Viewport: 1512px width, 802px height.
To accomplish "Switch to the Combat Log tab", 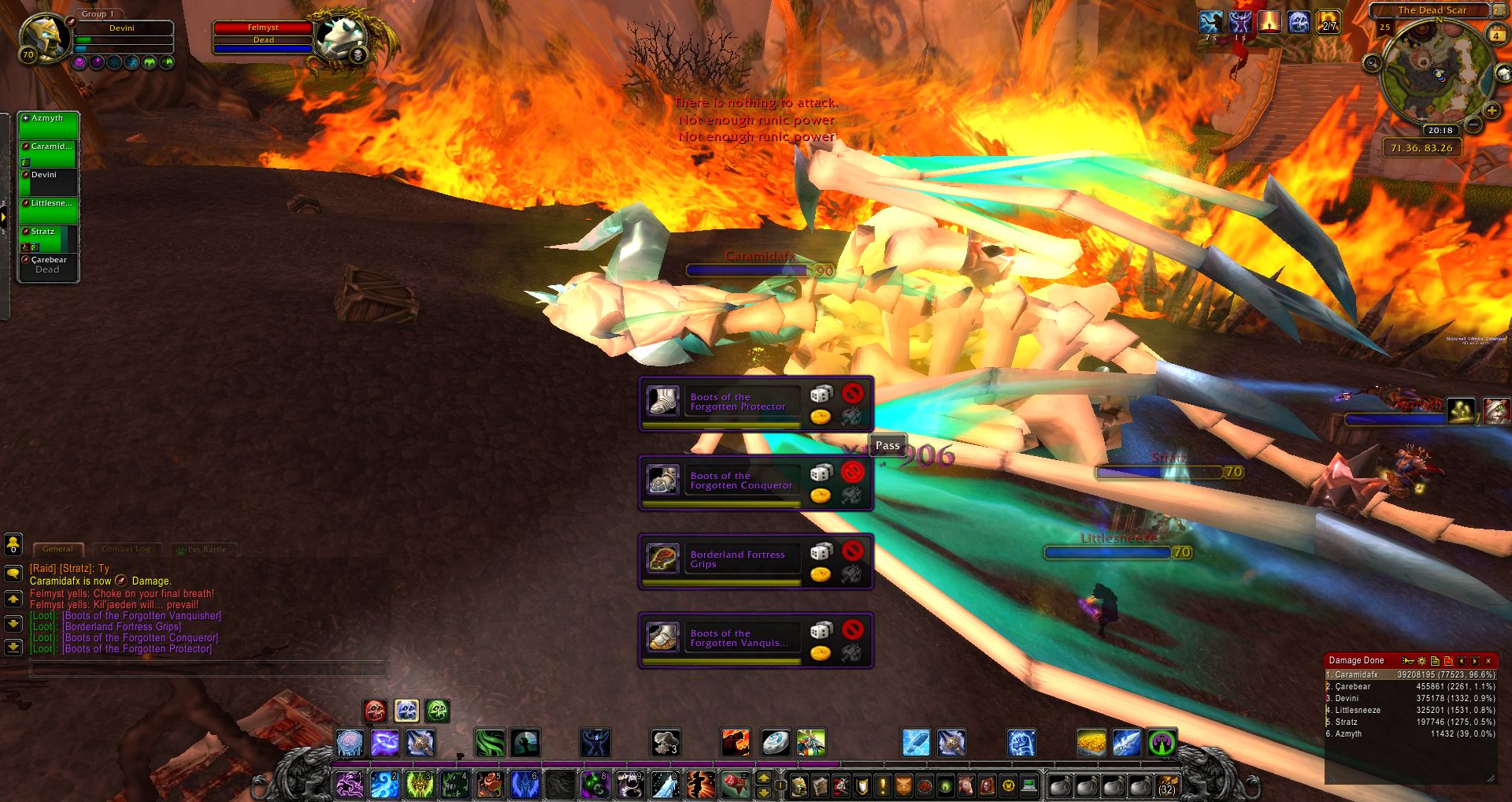I will click(x=126, y=548).
